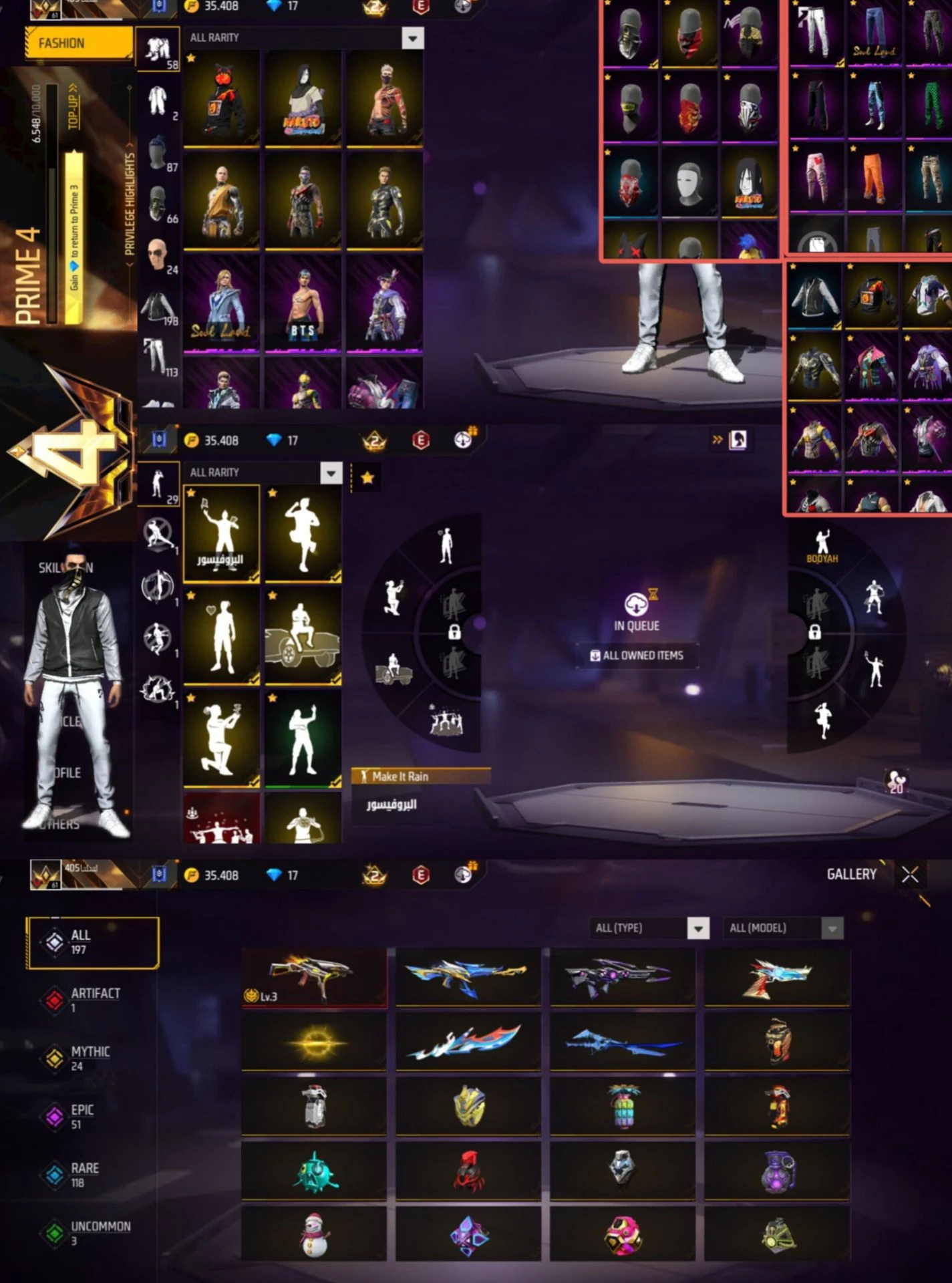Select the Naruto outfit bundle
This screenshot has width=952, height=1283.
point(303,99)
